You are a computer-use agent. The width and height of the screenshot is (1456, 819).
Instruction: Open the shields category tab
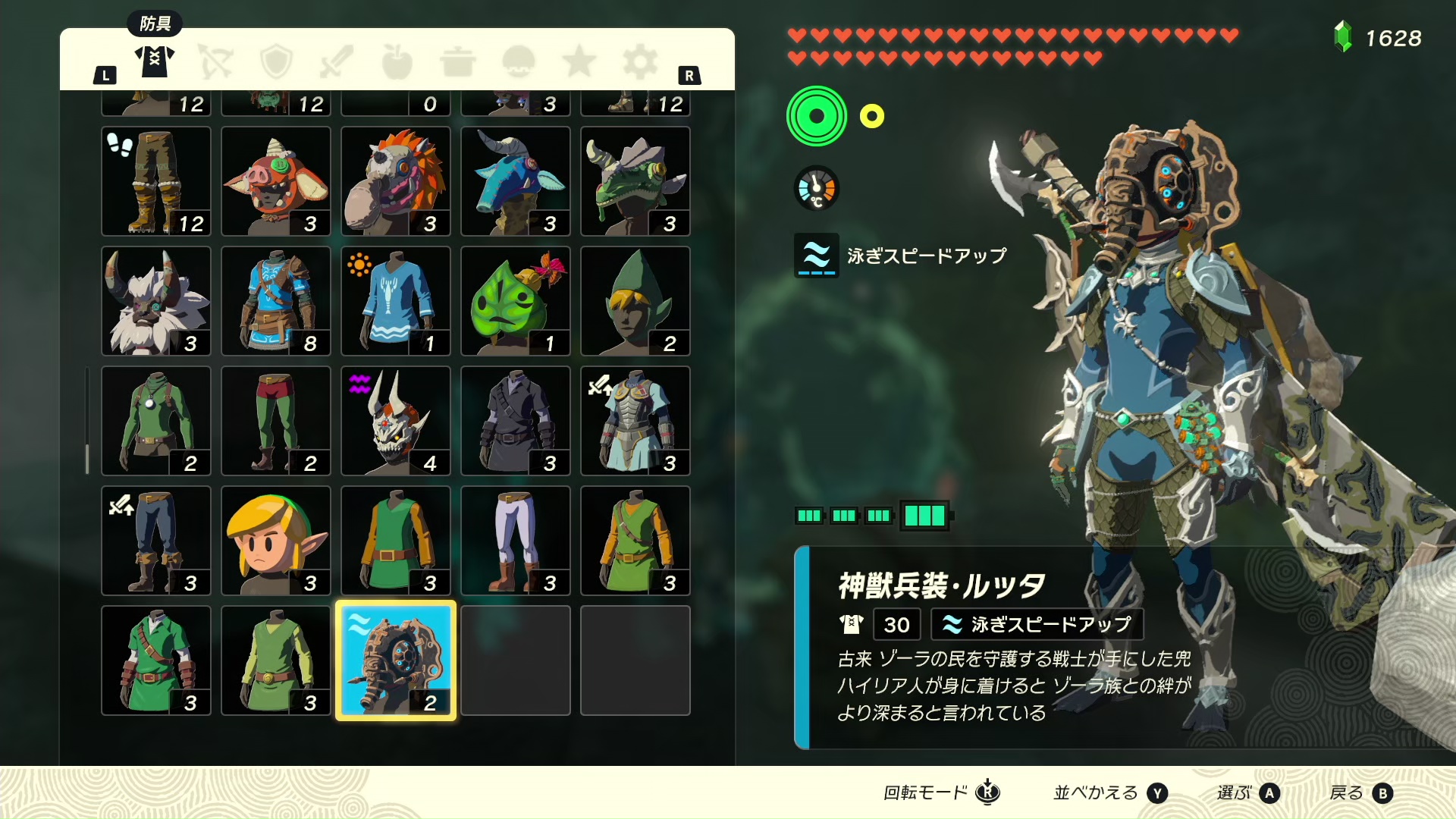[x=276, y=61]
